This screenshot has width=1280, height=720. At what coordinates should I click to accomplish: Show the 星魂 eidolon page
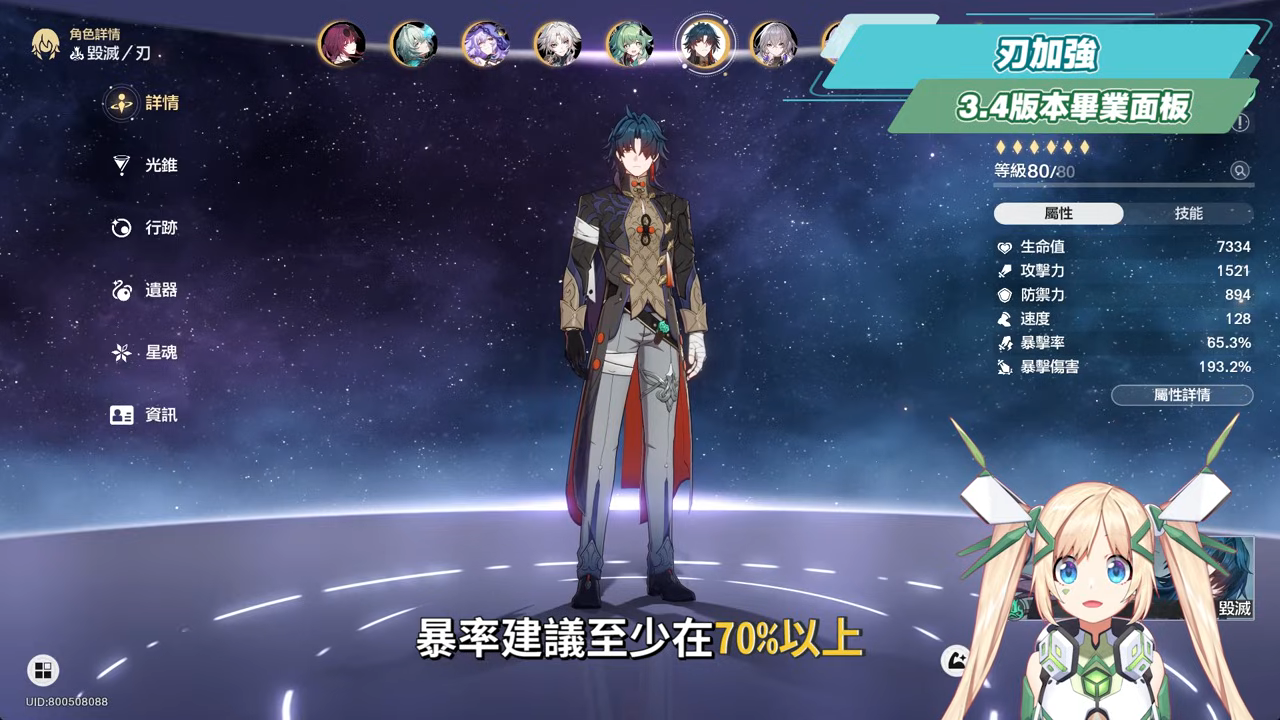point(146,353)
